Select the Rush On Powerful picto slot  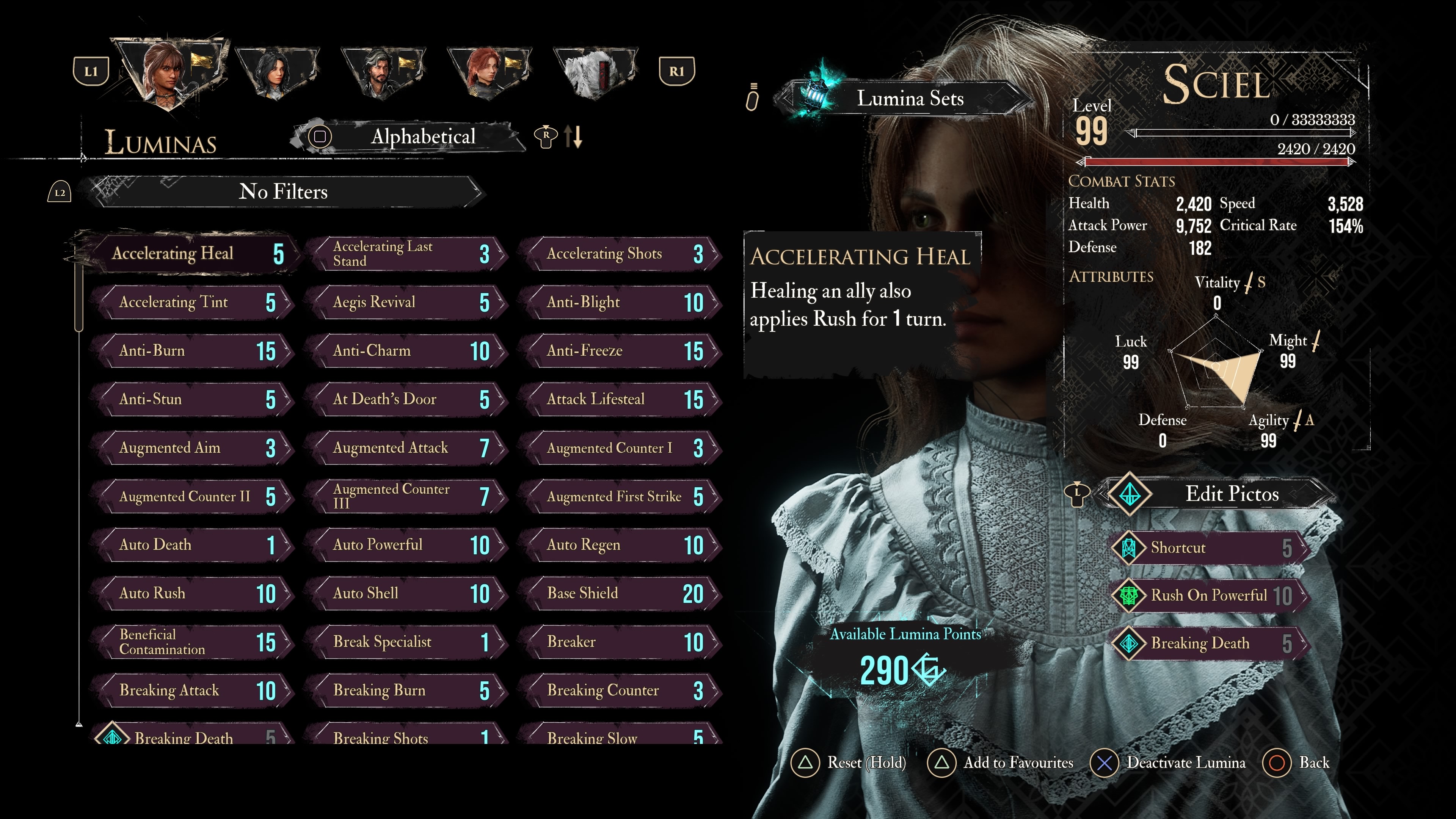click(x=1210, y=596)
